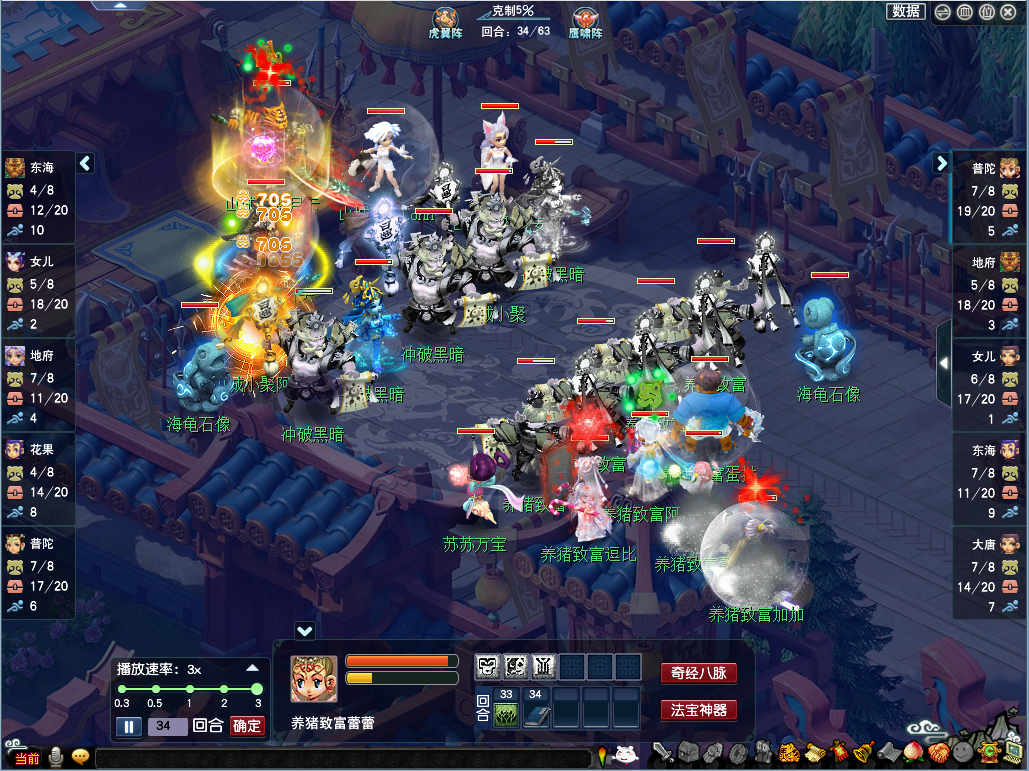Click the 鹰啸阵 formation icon
Image resolution: width=1029 pixels, height=771 pixels.
[585, 20]
